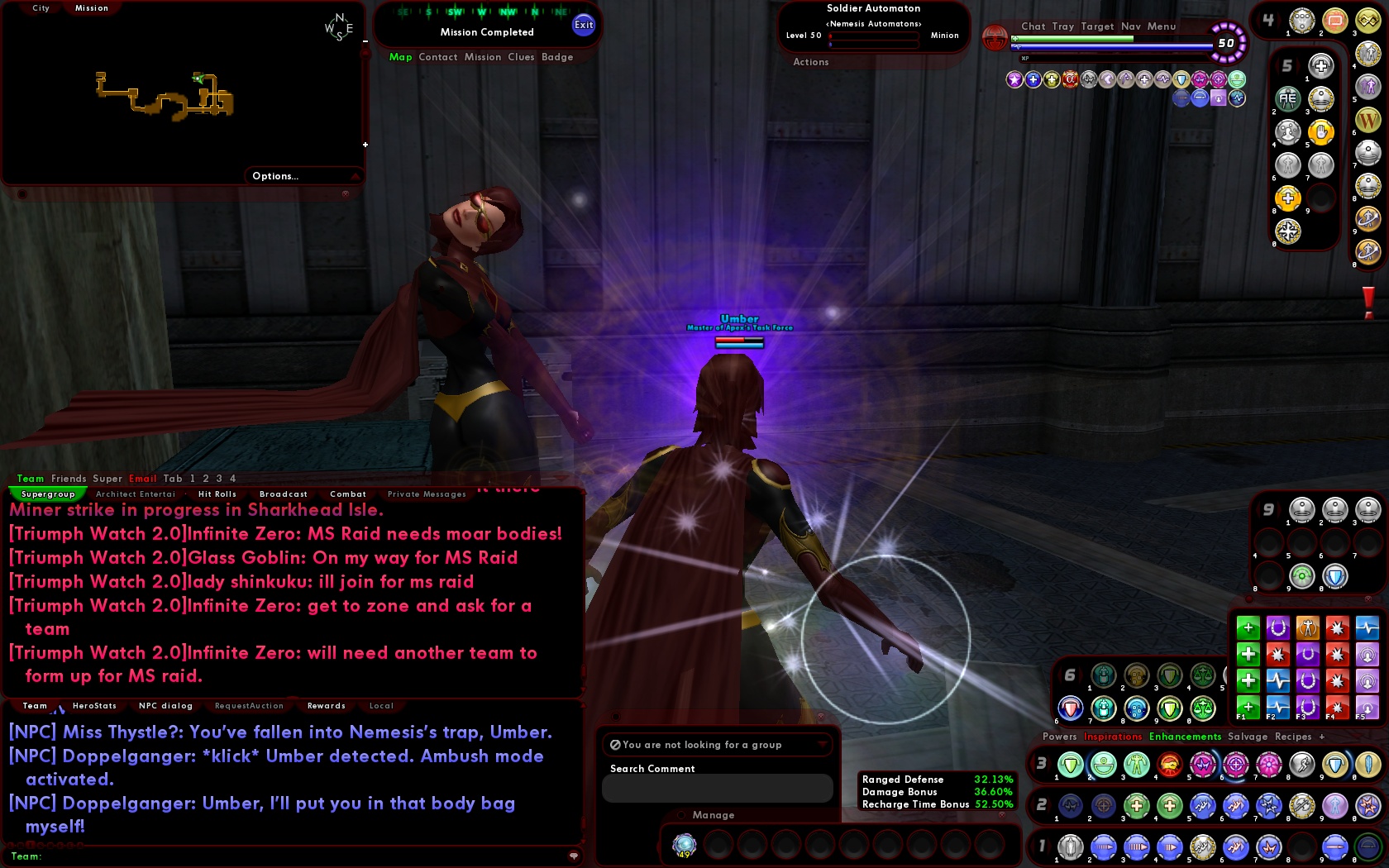Click inside the Search Comment input field
The width and height of the screenshot is (1389, 868).
coord(716,788)
